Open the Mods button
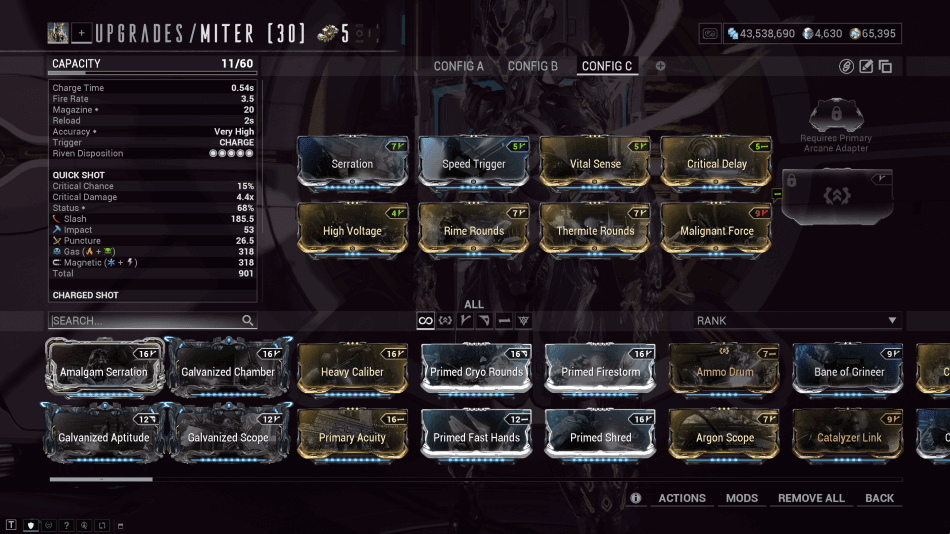The height and width of the screenshot is (534, 950). [x=742, y=498]
